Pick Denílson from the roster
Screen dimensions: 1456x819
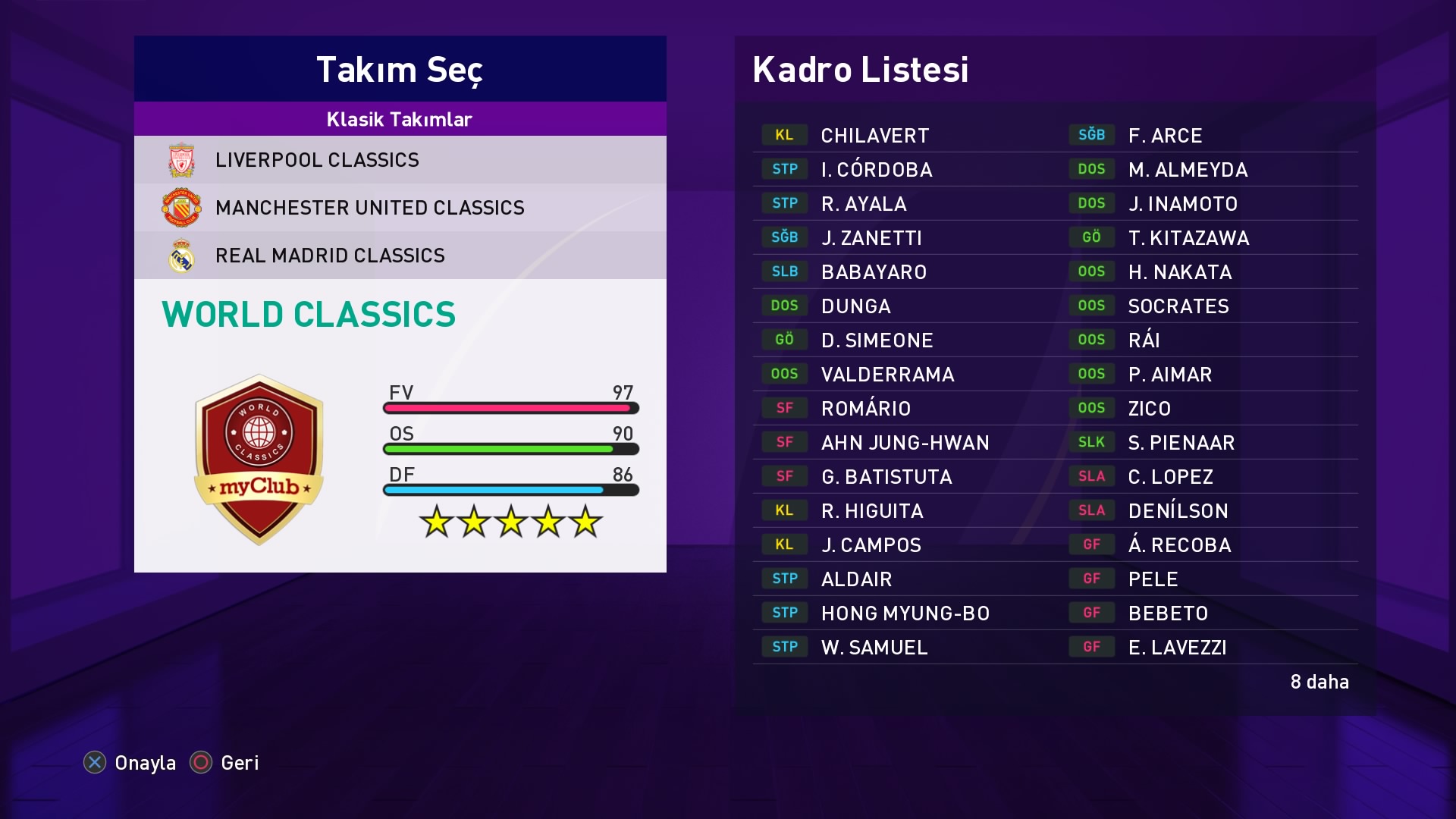click(1178, 511)
